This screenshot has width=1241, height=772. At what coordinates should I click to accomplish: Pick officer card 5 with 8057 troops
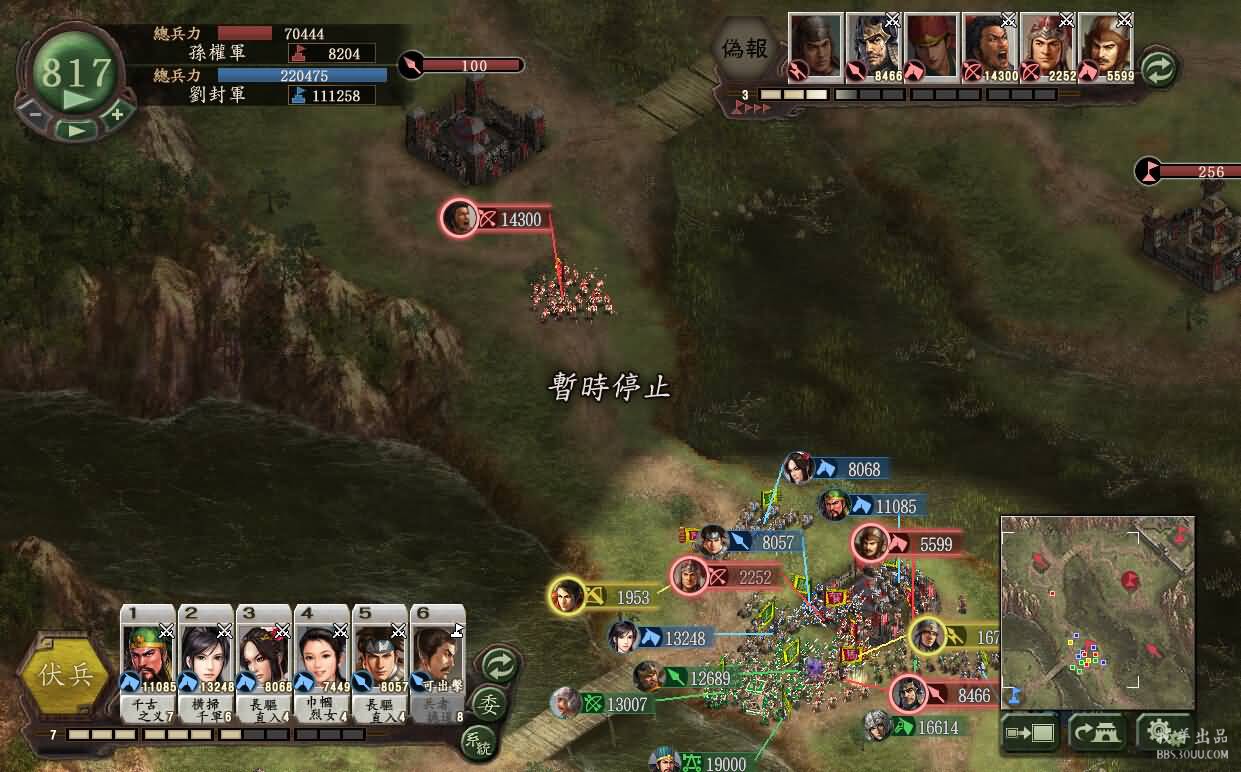380,658
